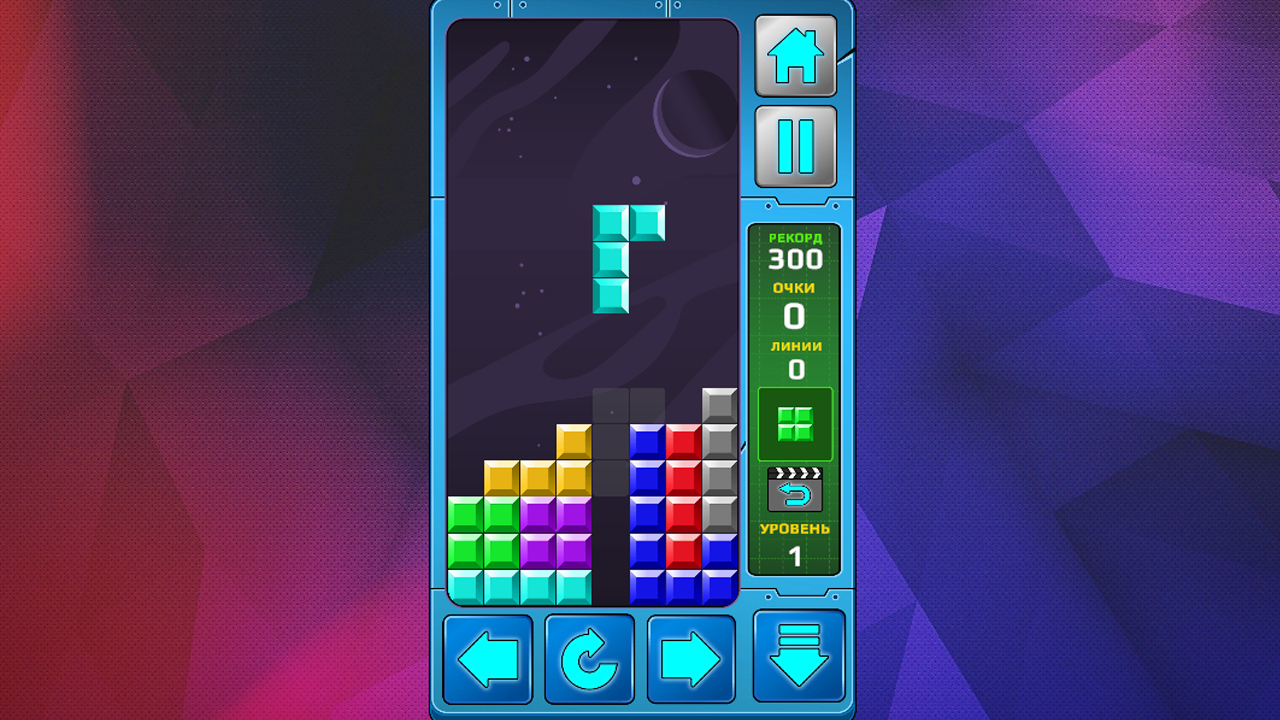The image size is (1280, 720).
Task: Click the Home icon to exit game
Action: click(x=797, y=56)
